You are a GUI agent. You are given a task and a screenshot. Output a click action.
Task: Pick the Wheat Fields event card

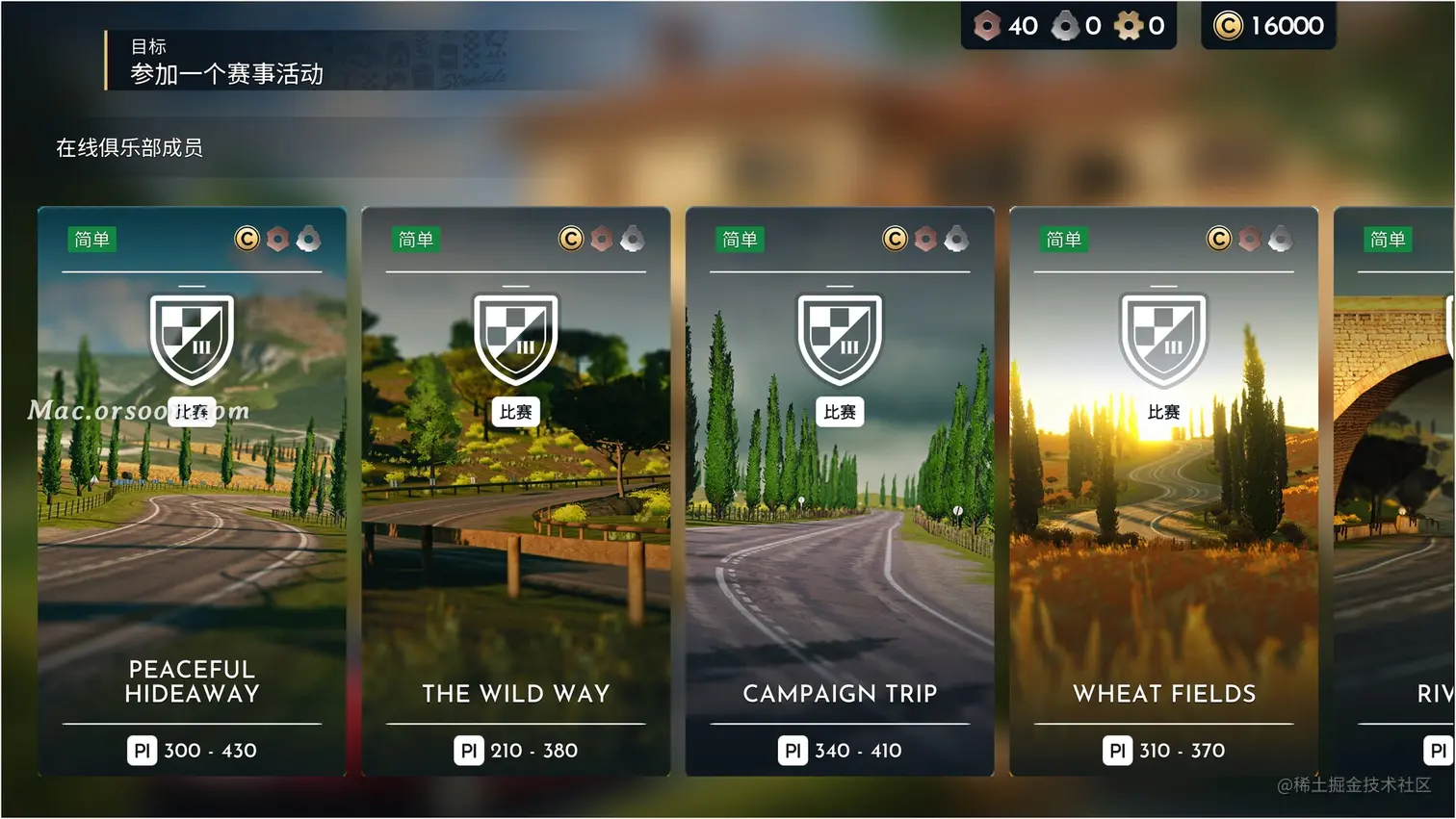1163,491
